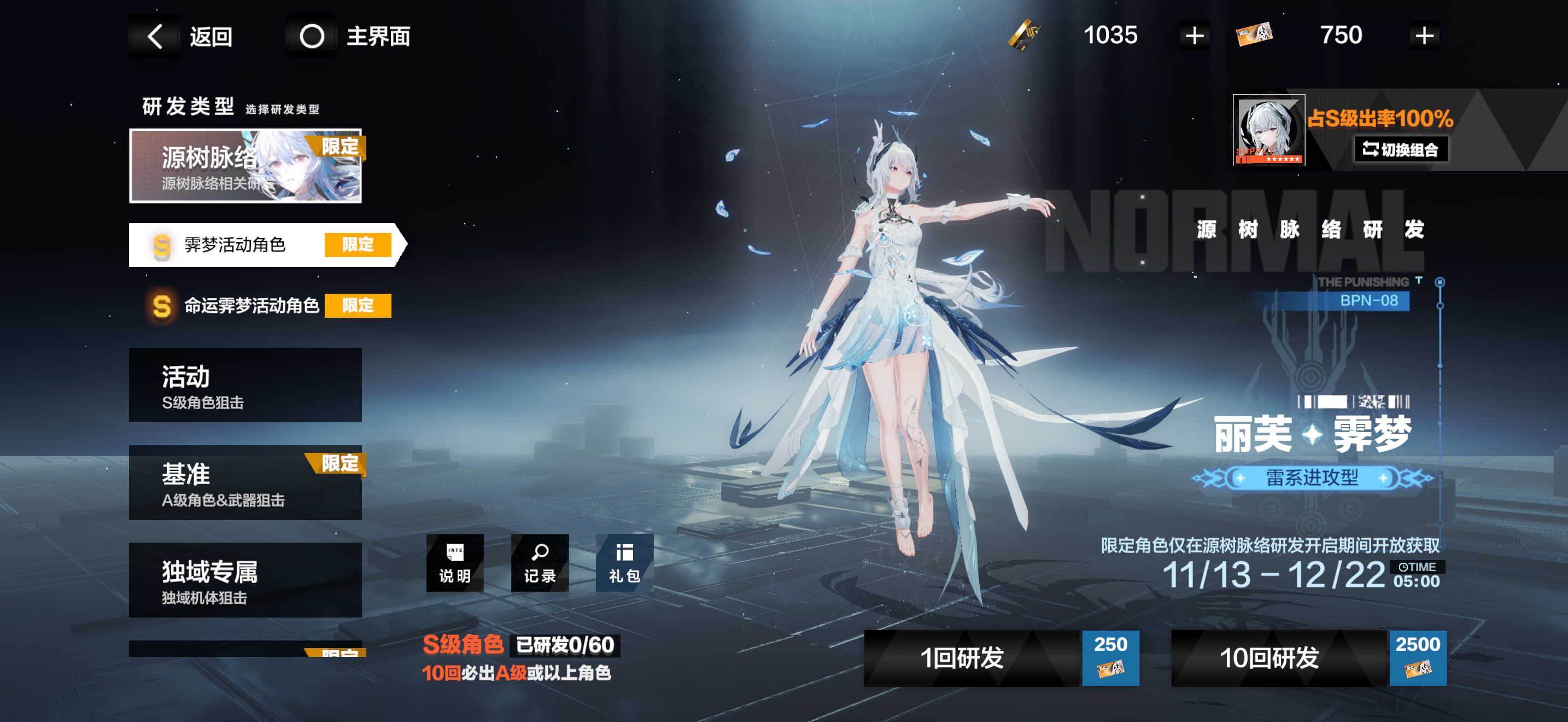Open the 记录 research history
This screenshot has height=722, width=1568.
click(539, 563)
